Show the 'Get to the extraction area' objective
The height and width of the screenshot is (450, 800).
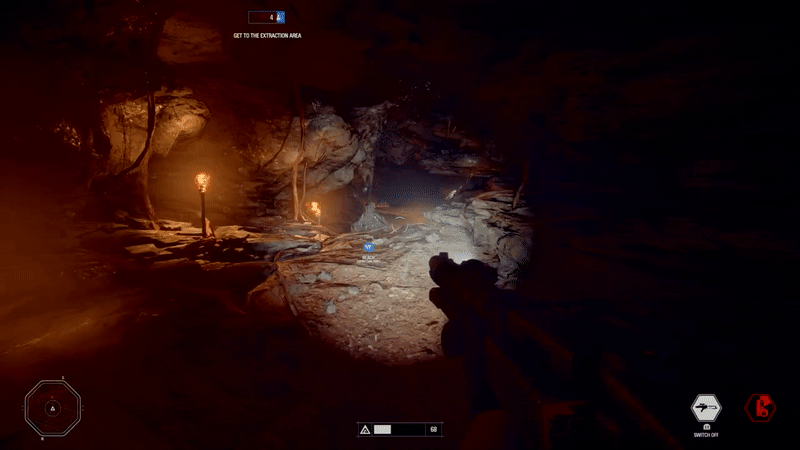pyautogui.click(x=267, y=36)
